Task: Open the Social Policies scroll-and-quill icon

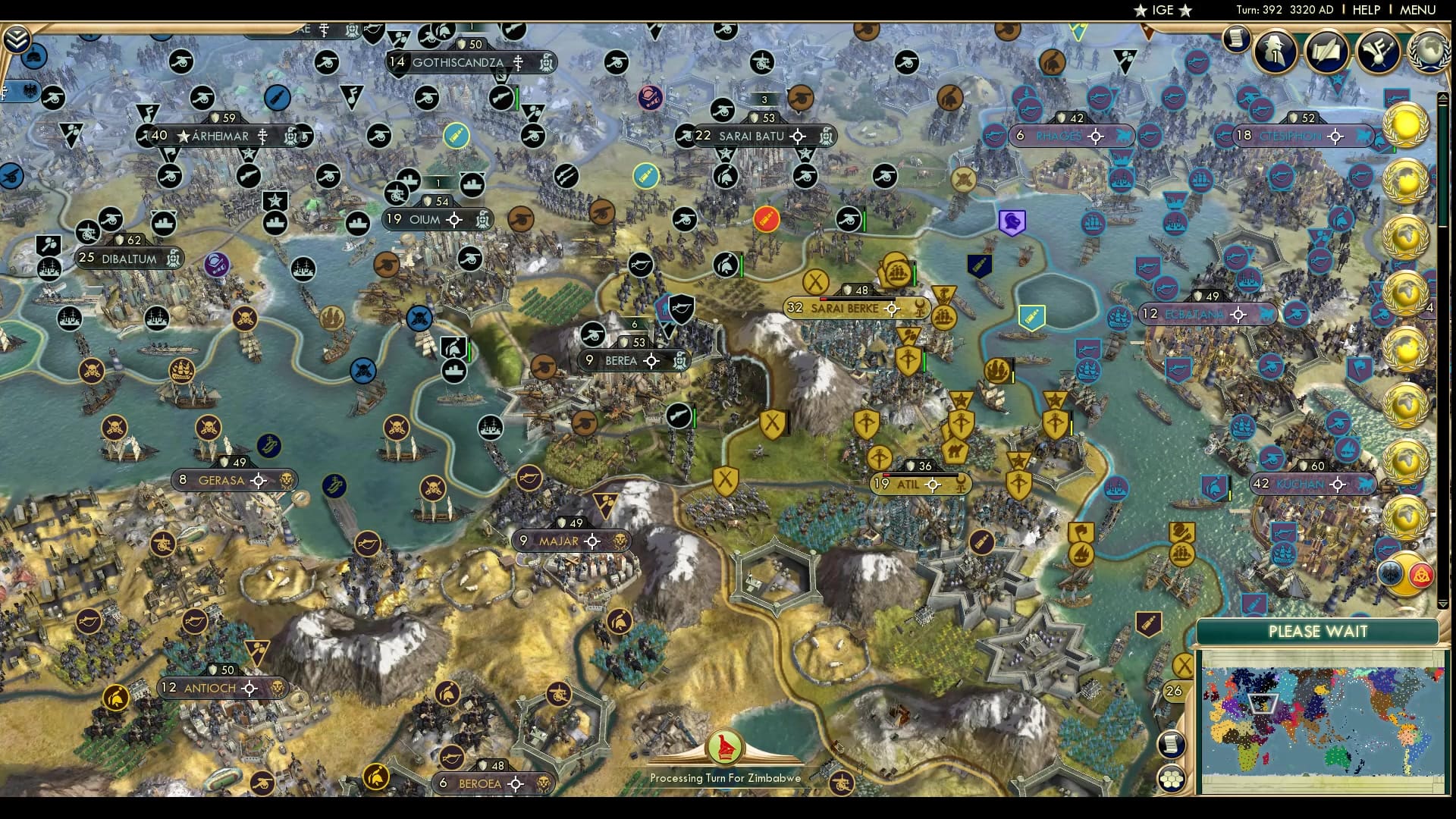Action: tap(1327, 52)
